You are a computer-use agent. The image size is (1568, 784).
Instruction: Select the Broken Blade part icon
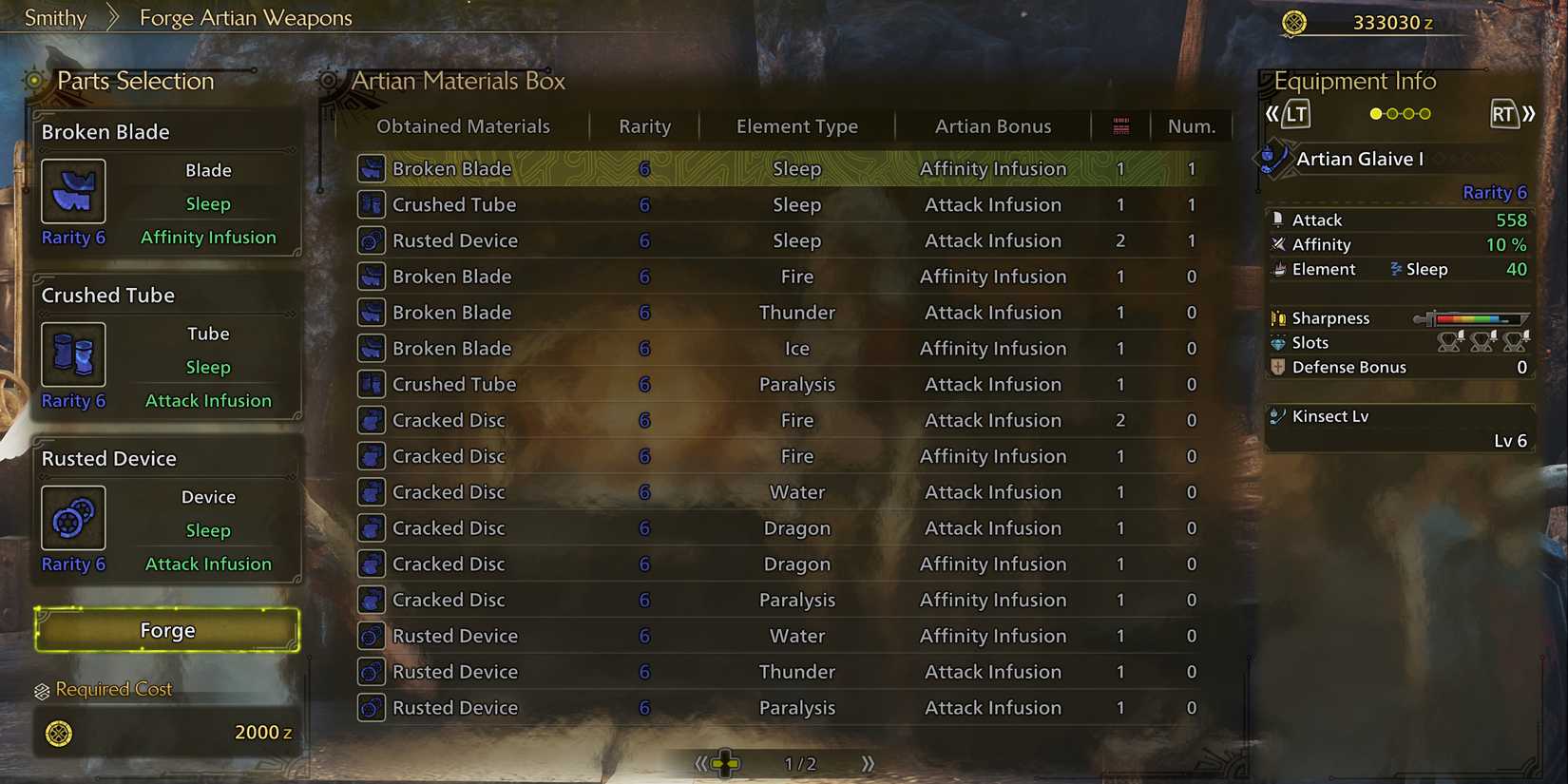coord(73,190)
